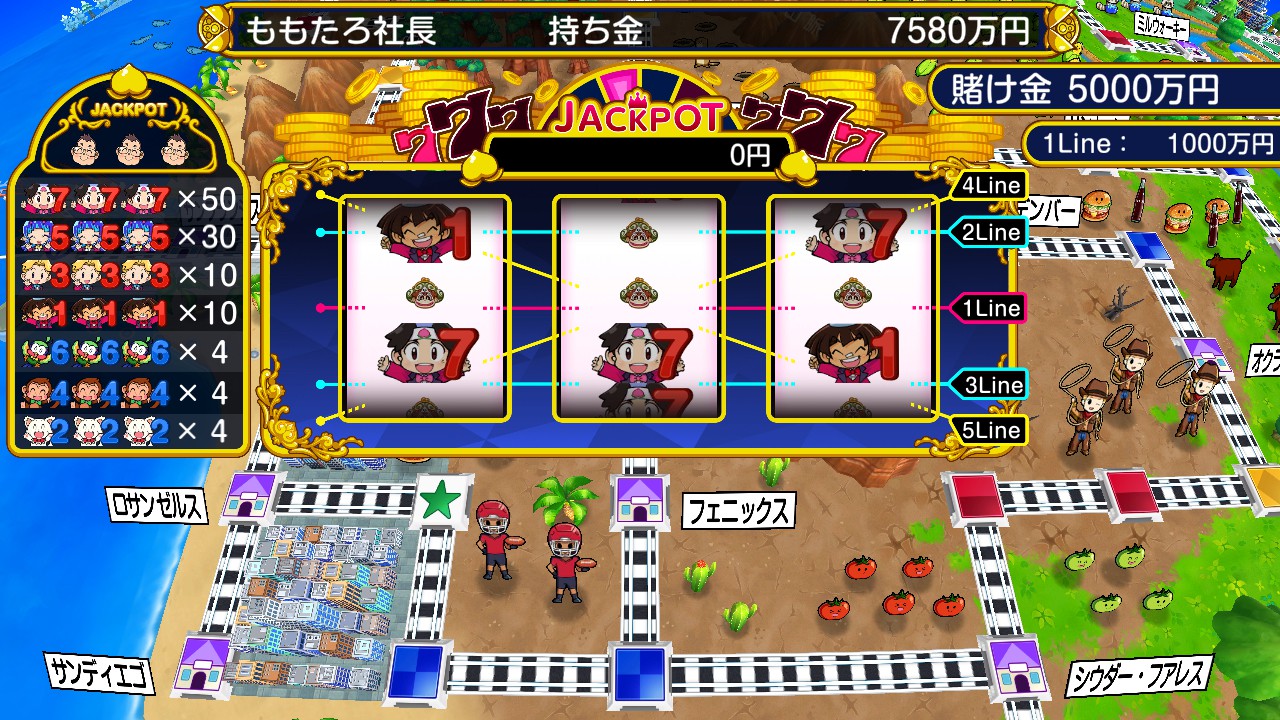Image resolution: width=1280 pixels, height=720 pixels.
Task: Stop the reel showing 7 above 1
Action: 852,308
